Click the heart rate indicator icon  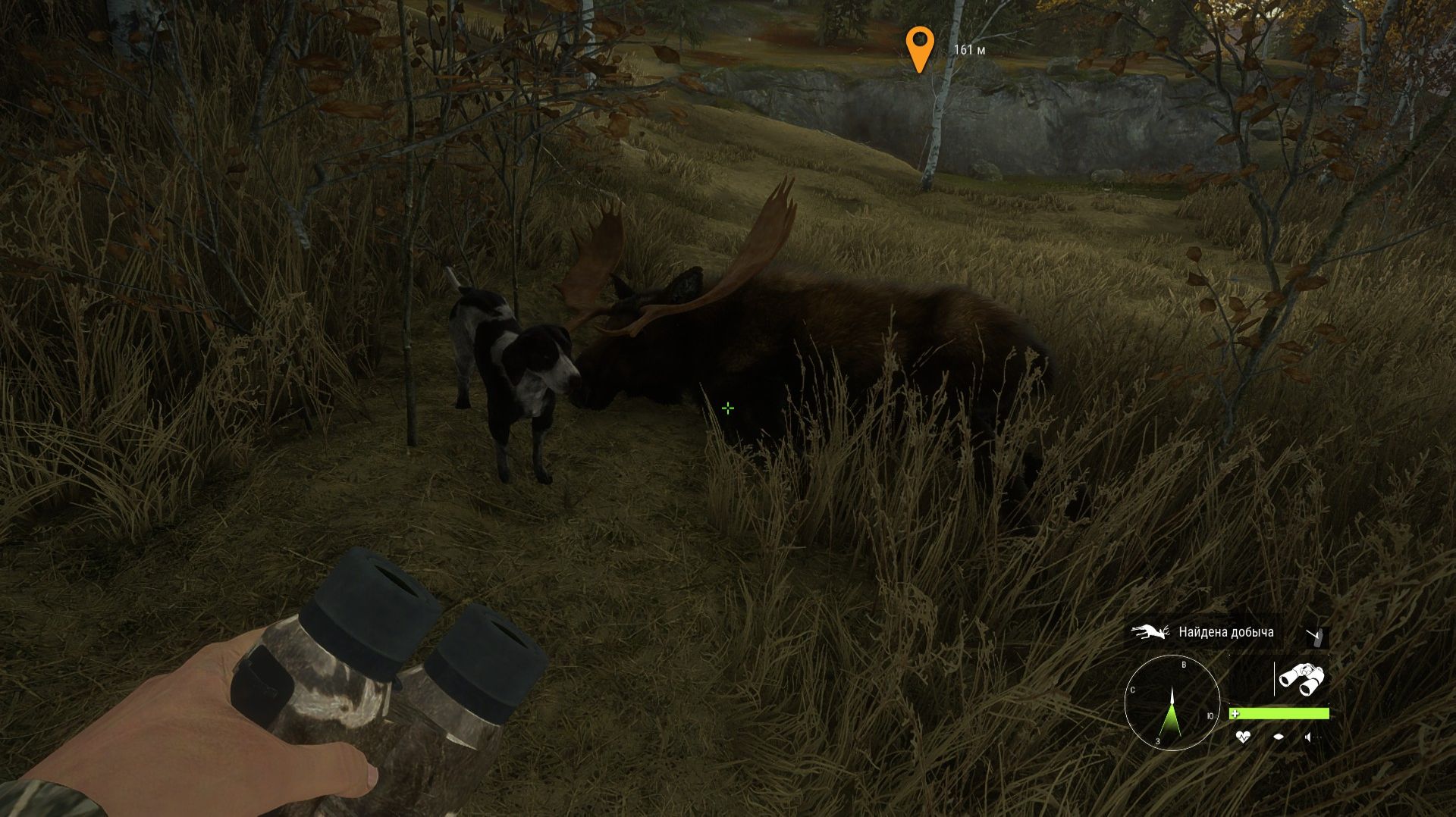(x=1244, y=737)
